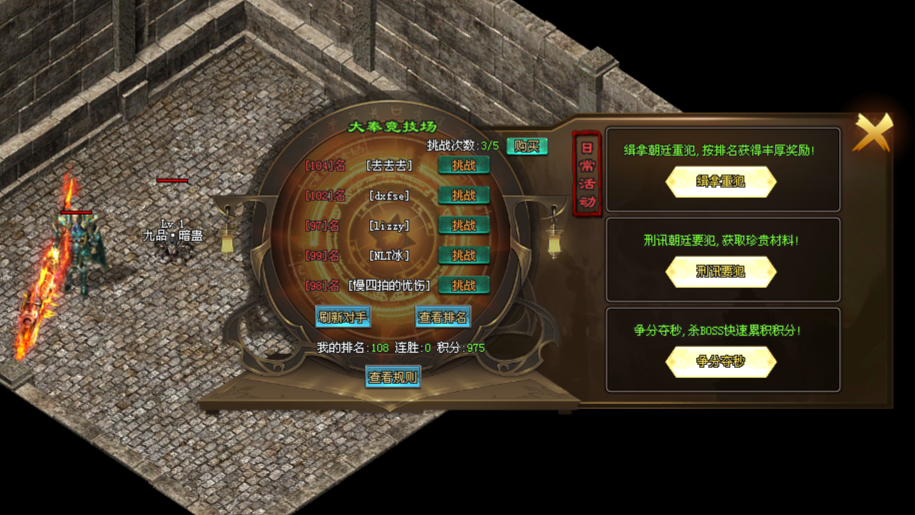The width and height of the screenshot is (915, 515).
Task: Enter the 争分夺秒 boss activity
Action: pos(721,362)
